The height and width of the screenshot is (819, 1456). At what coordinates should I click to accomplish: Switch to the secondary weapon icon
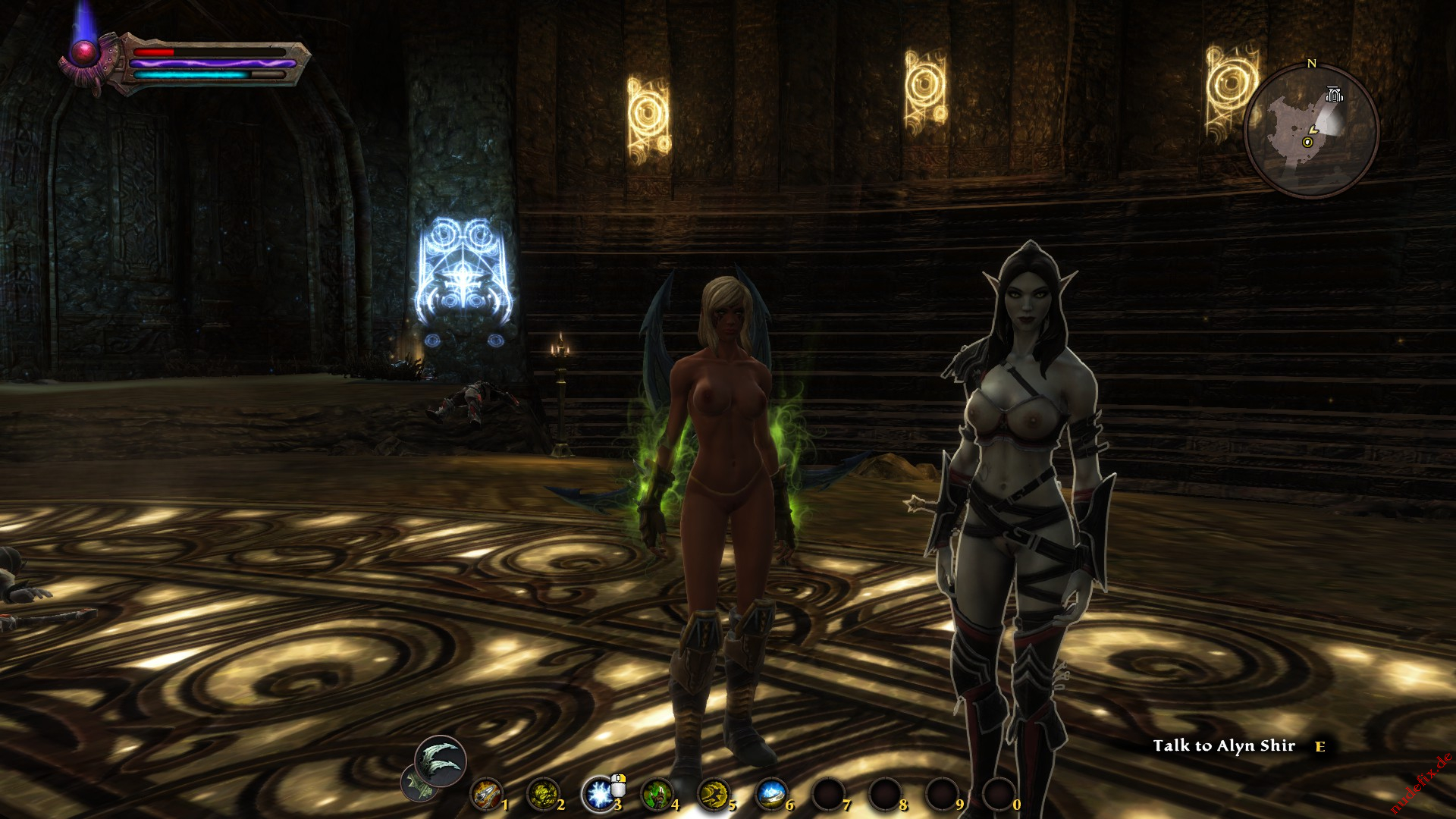click(417, 785)
